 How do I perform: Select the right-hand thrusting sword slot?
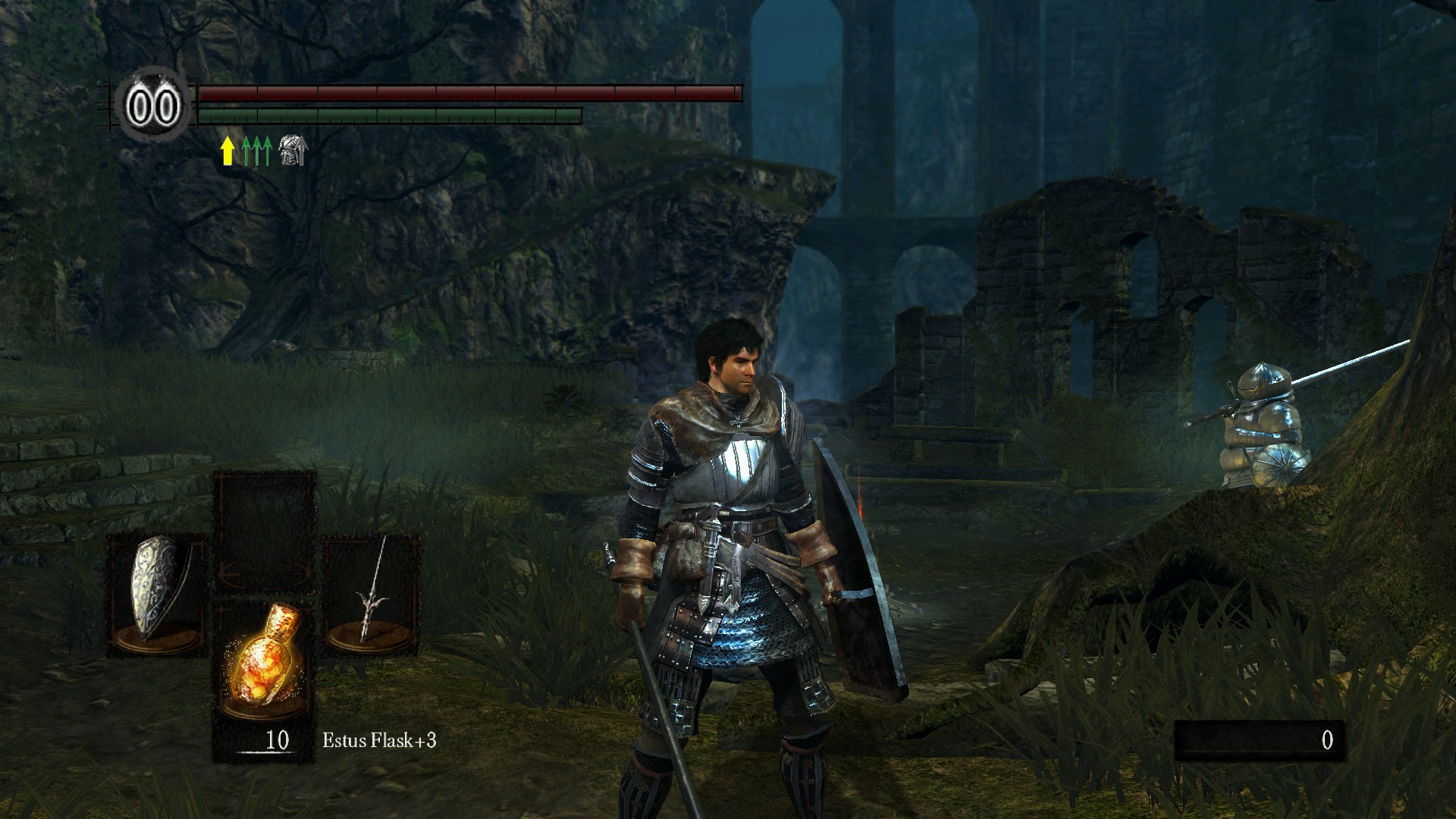click(372, 594)
